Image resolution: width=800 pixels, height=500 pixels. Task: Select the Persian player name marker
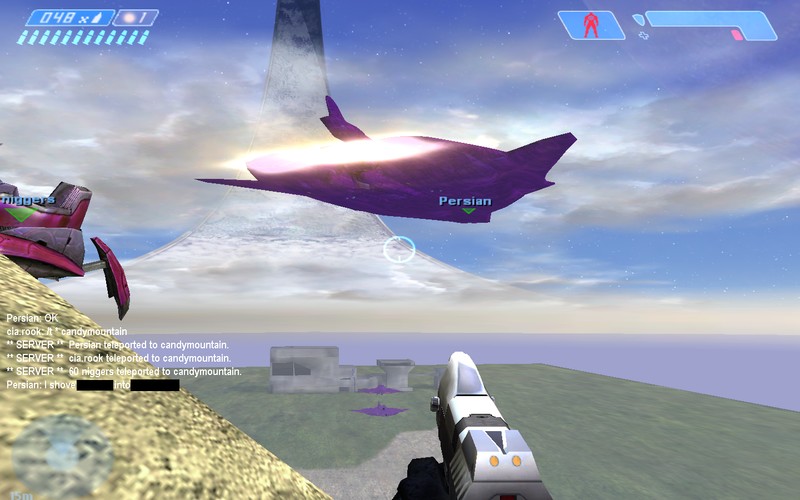pos(465,201)
